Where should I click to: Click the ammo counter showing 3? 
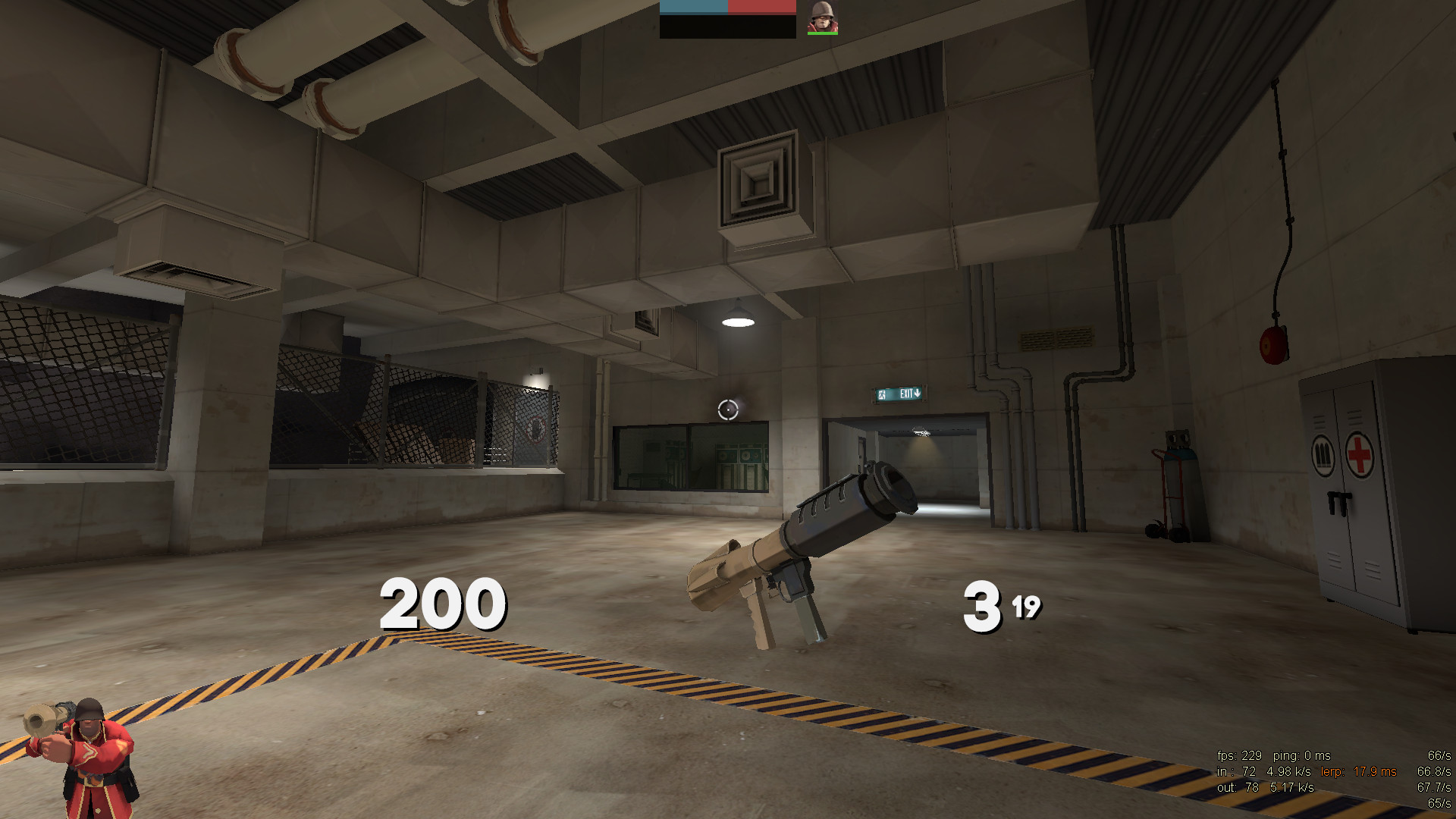click(x=984, y=607)
